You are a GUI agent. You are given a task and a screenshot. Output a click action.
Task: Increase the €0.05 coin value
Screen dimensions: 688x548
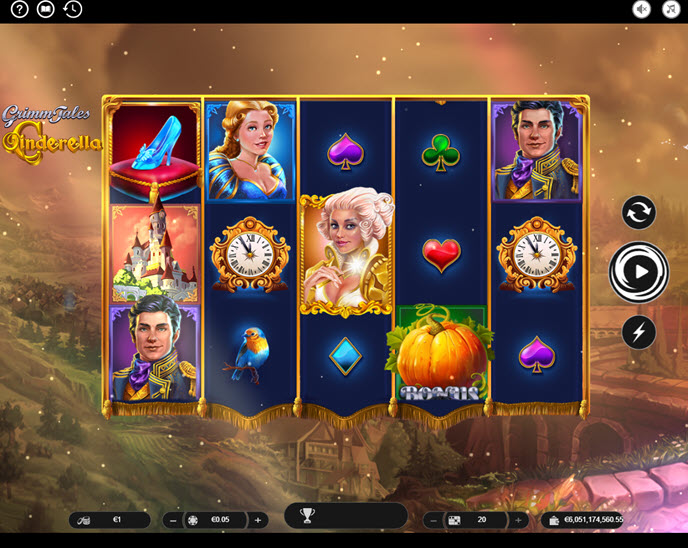(x=258, y=520)
